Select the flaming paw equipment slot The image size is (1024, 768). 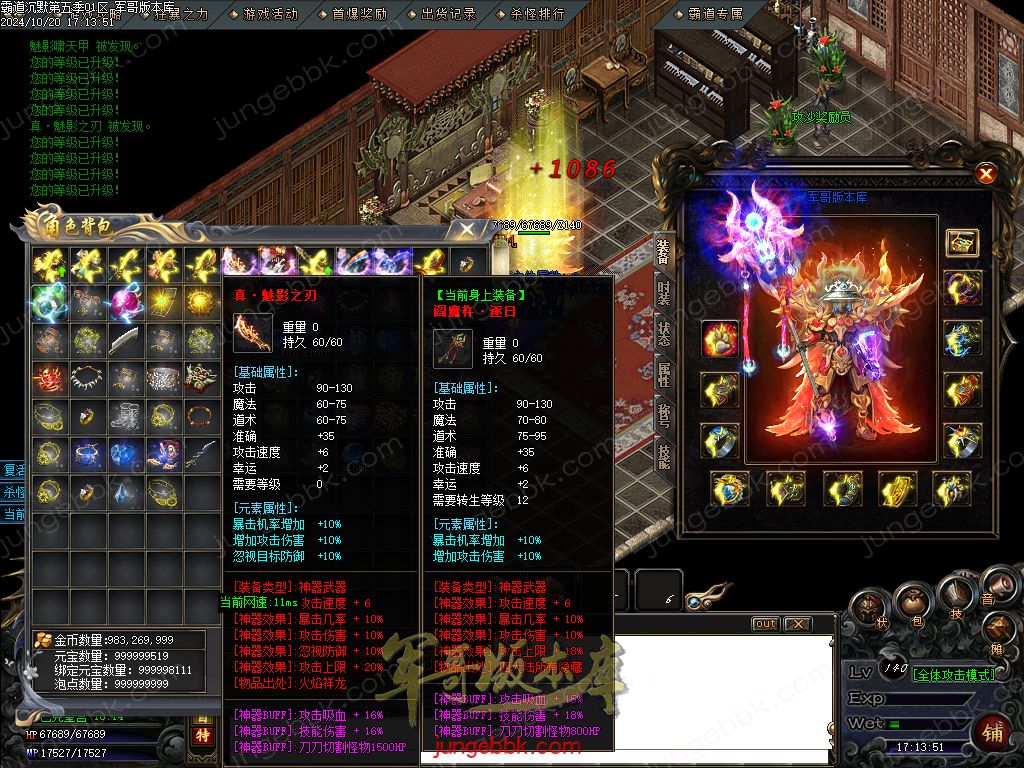point(720,340)
